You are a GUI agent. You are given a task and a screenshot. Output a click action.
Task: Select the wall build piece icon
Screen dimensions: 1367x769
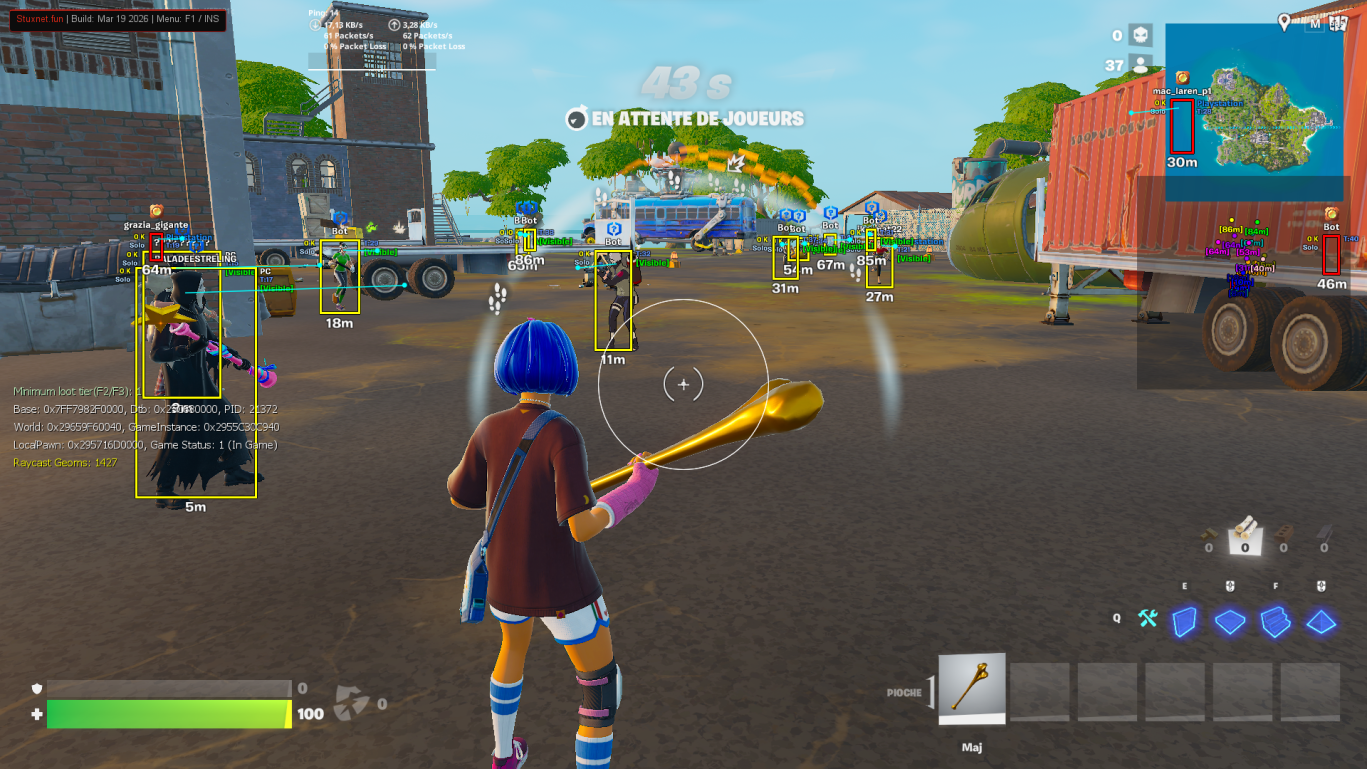click(1184, 622)
